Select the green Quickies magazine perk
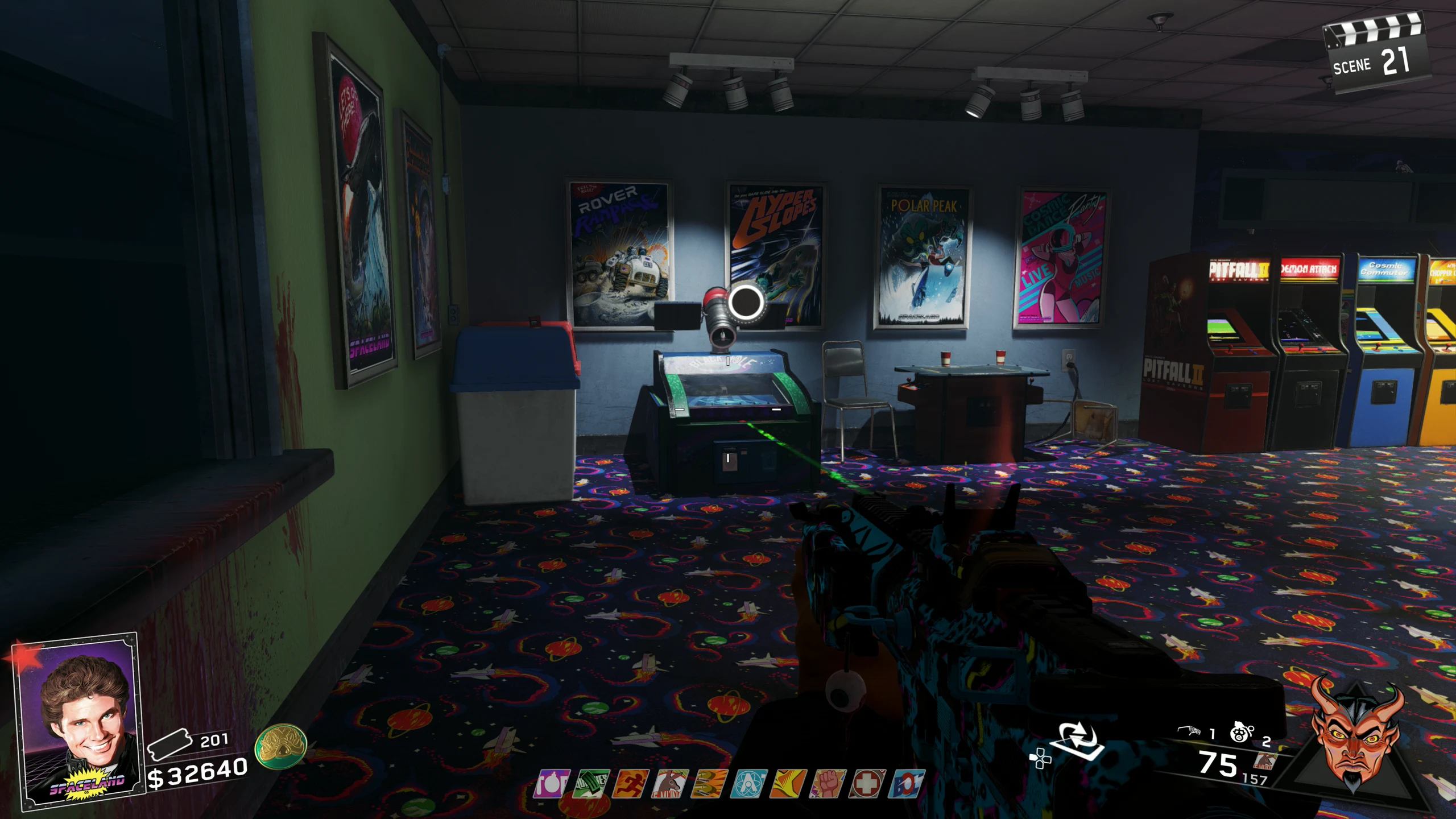This screenshot has height=819, width=1456. coord(591,784)
